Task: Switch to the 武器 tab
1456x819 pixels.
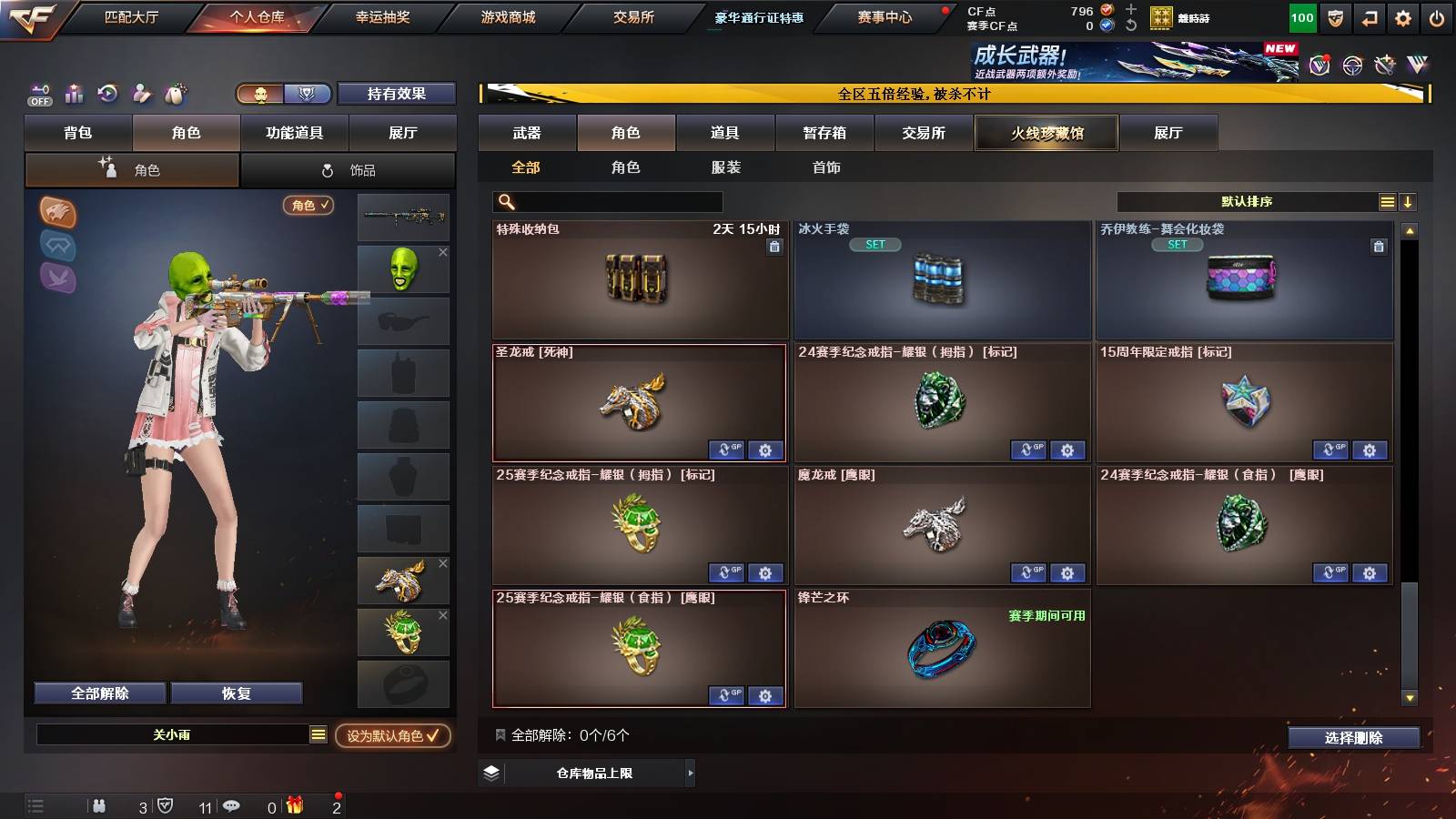Action: pos(528,132)
